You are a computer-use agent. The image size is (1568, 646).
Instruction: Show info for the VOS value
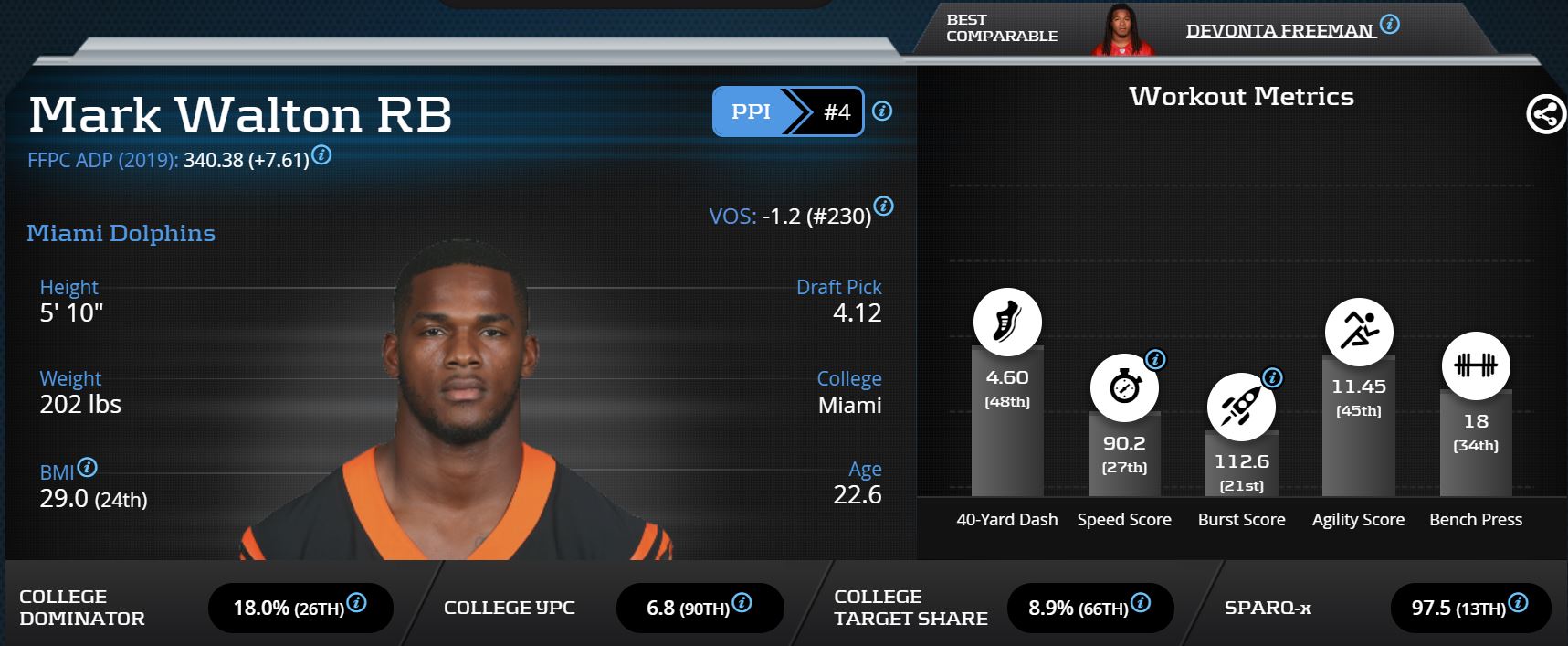[x=883, y=206]
